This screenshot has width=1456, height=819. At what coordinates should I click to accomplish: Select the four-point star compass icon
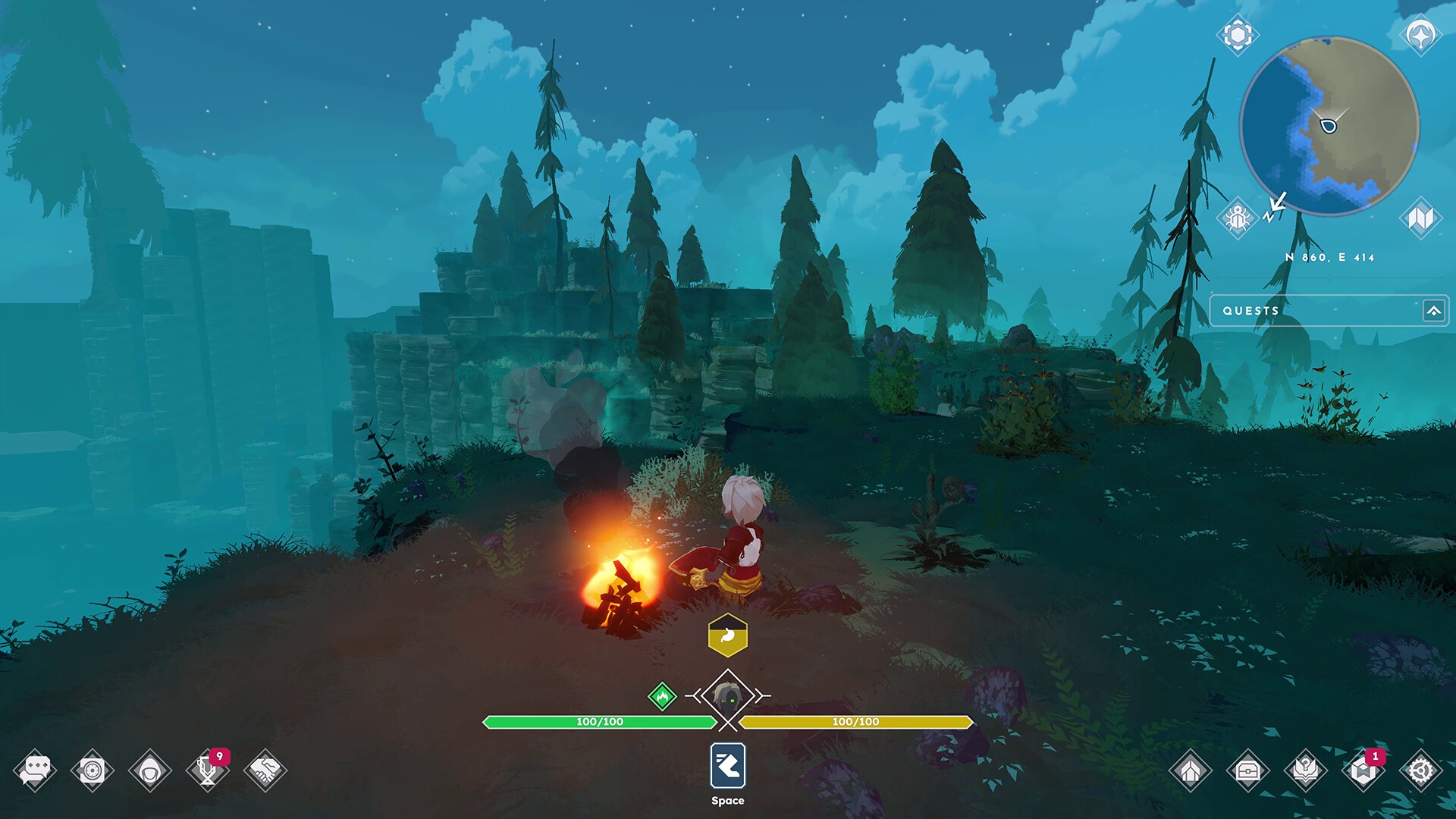(x=1420, y=35)
